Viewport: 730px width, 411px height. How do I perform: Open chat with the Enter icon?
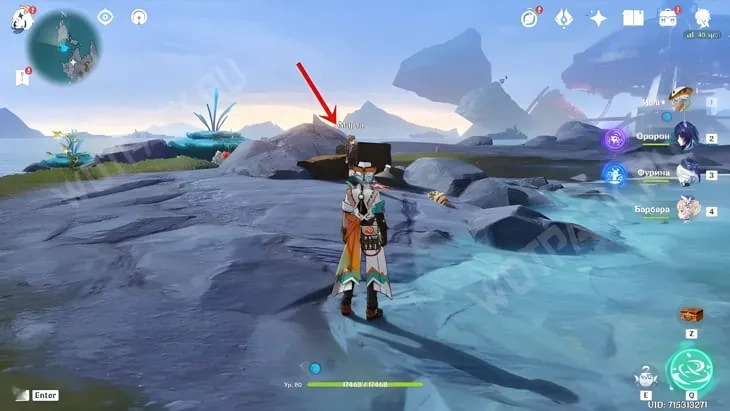pos(22,395)
